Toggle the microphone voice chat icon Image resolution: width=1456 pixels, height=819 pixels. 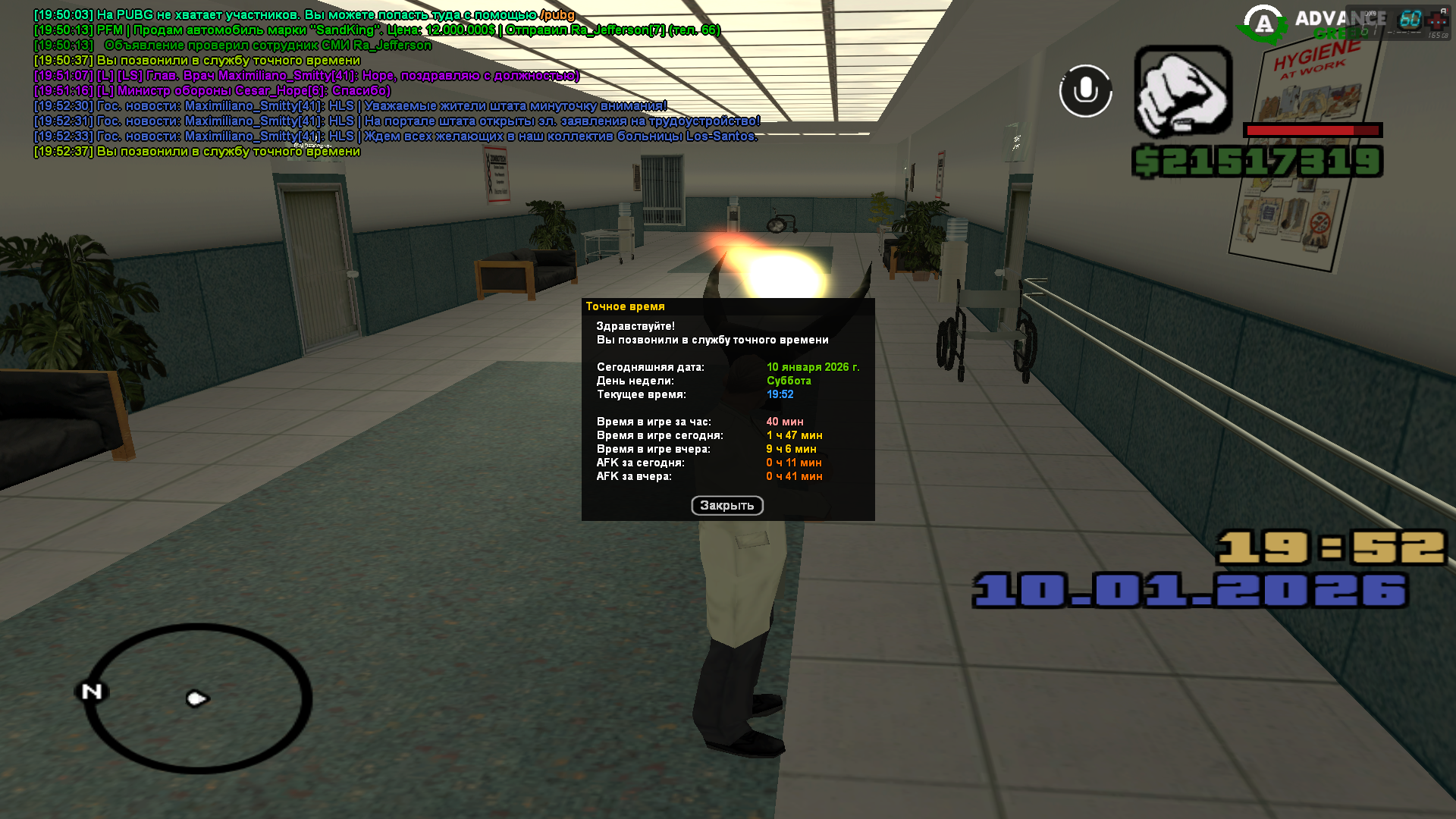[1085, 91]
